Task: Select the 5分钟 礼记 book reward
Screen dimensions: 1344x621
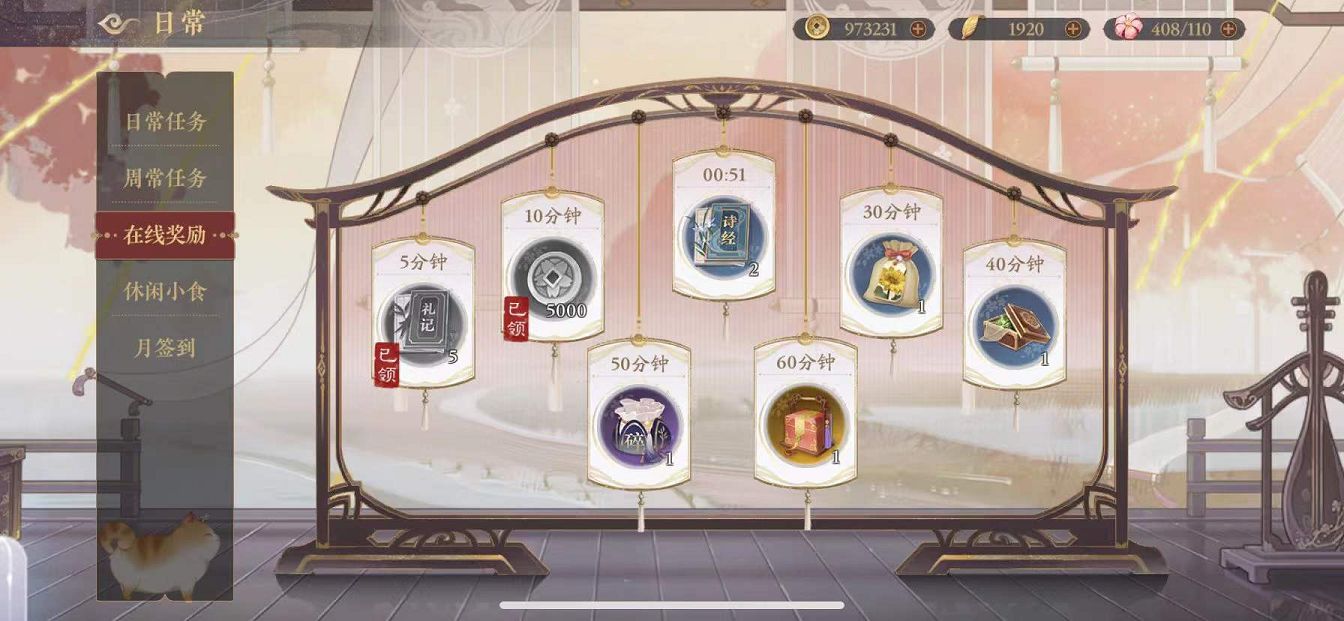Action: tap(422, 323)
